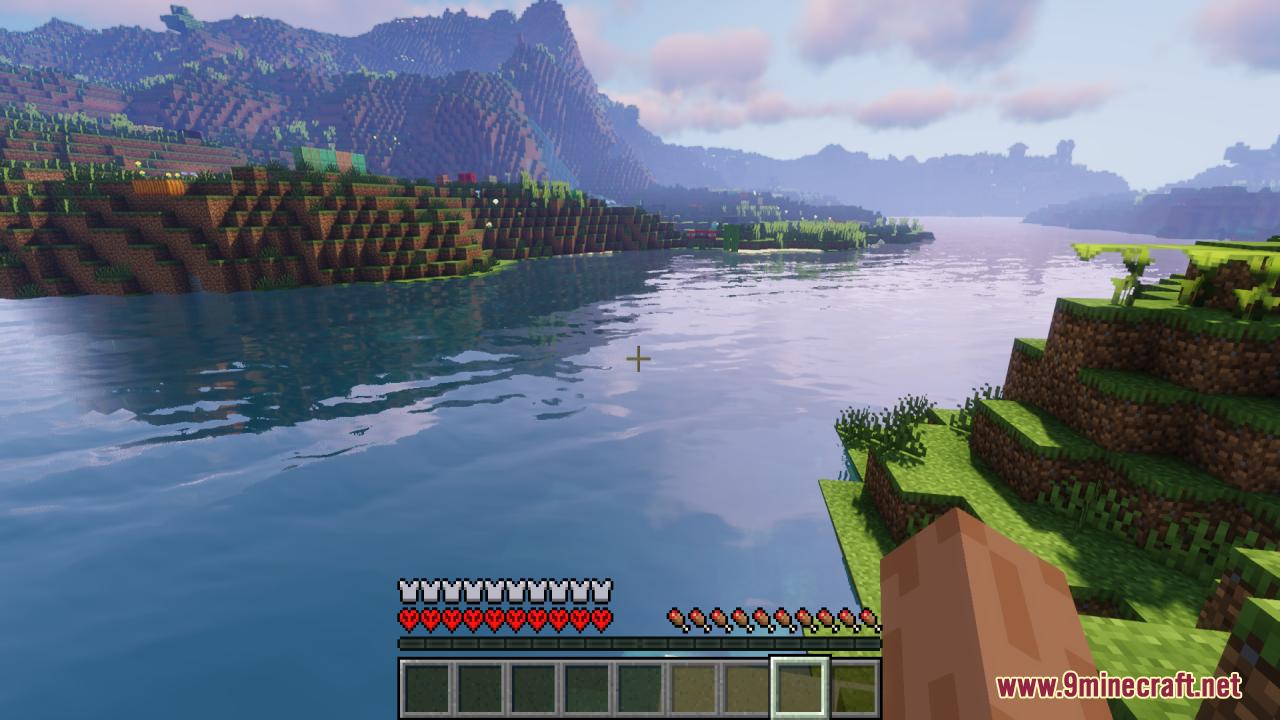Click the rightmost heart in the health bar
Image resolution: width=1280 pixels, height=720 pixels.
605,617
